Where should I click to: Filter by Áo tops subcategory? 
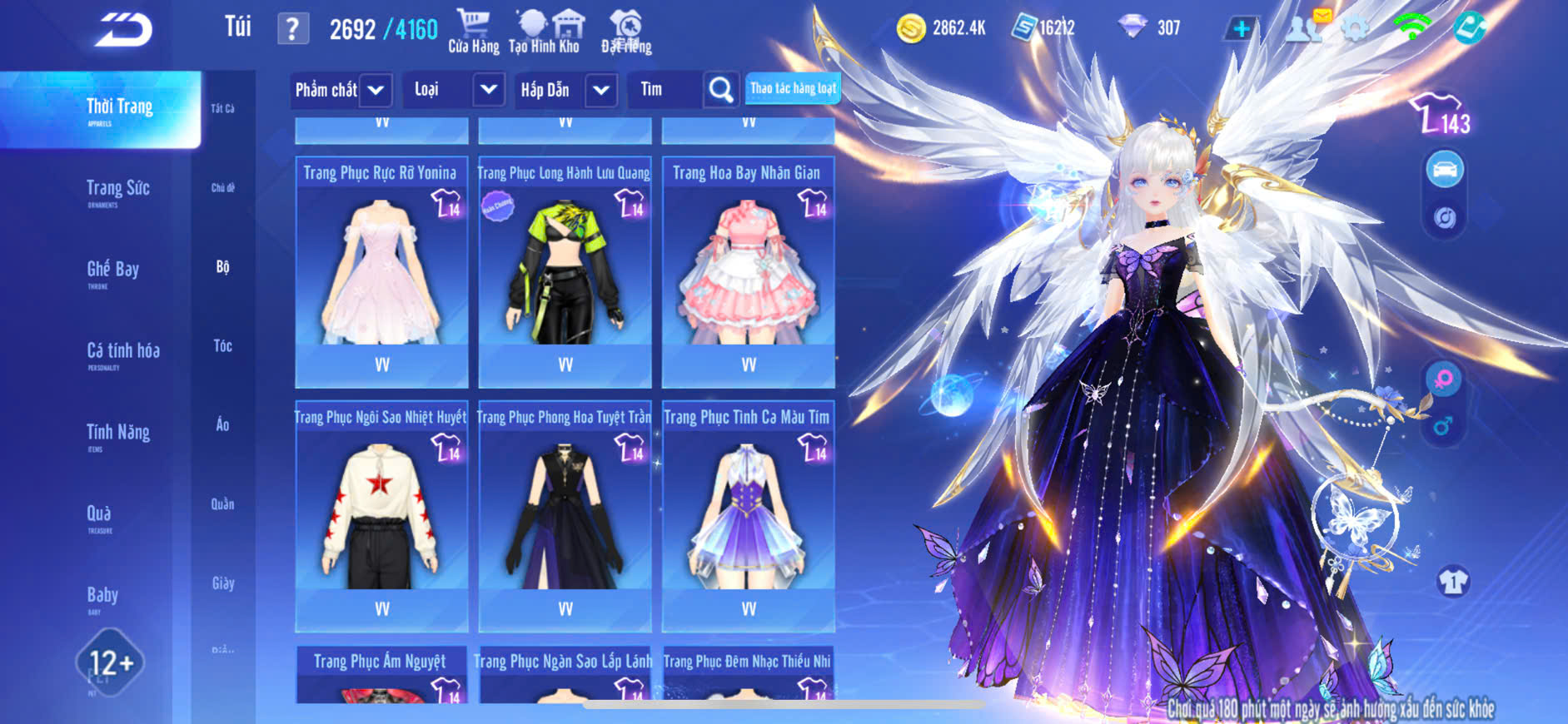tap(222, 425)
